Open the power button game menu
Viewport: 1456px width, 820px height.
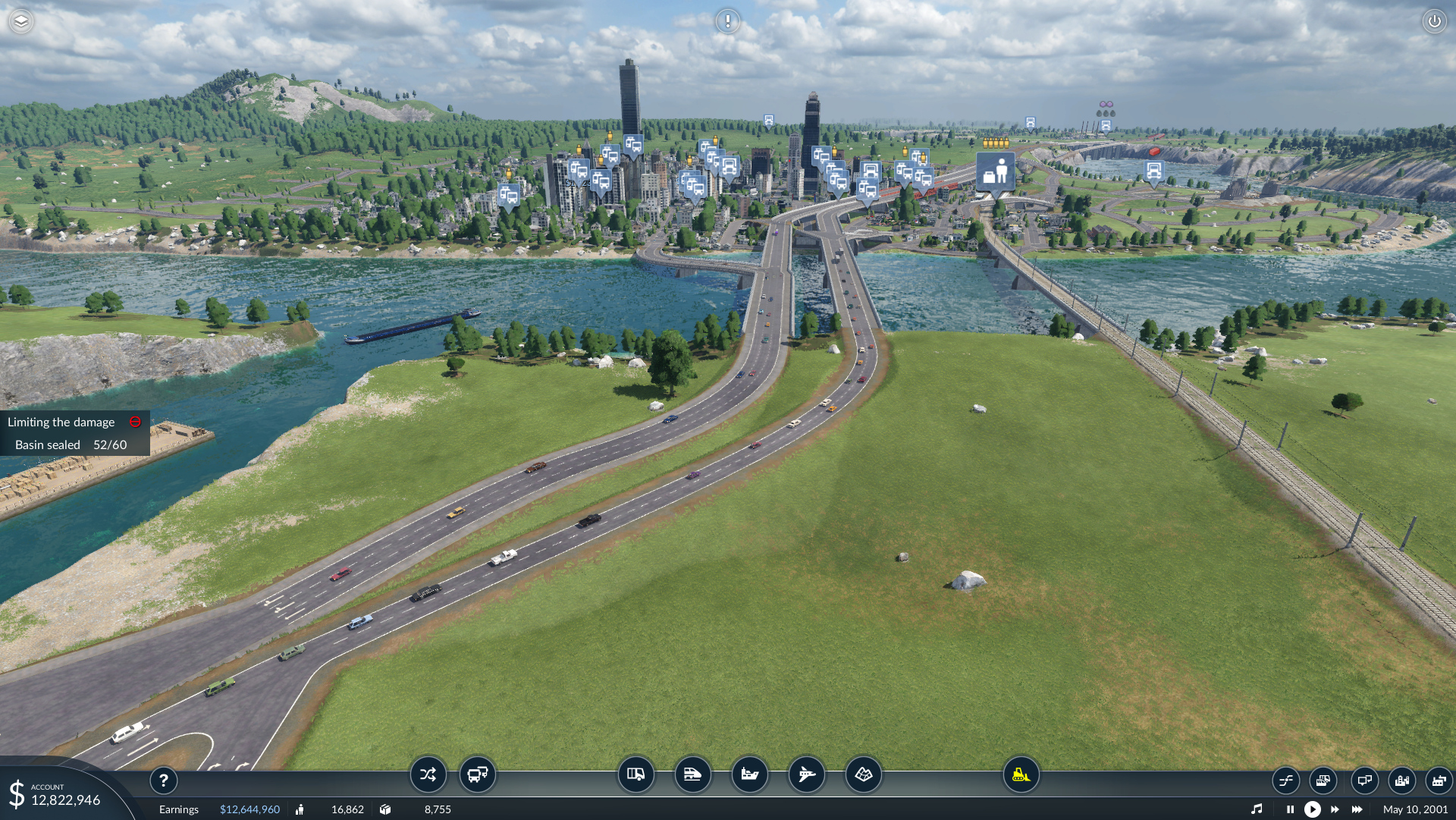tap(1434, 21)
